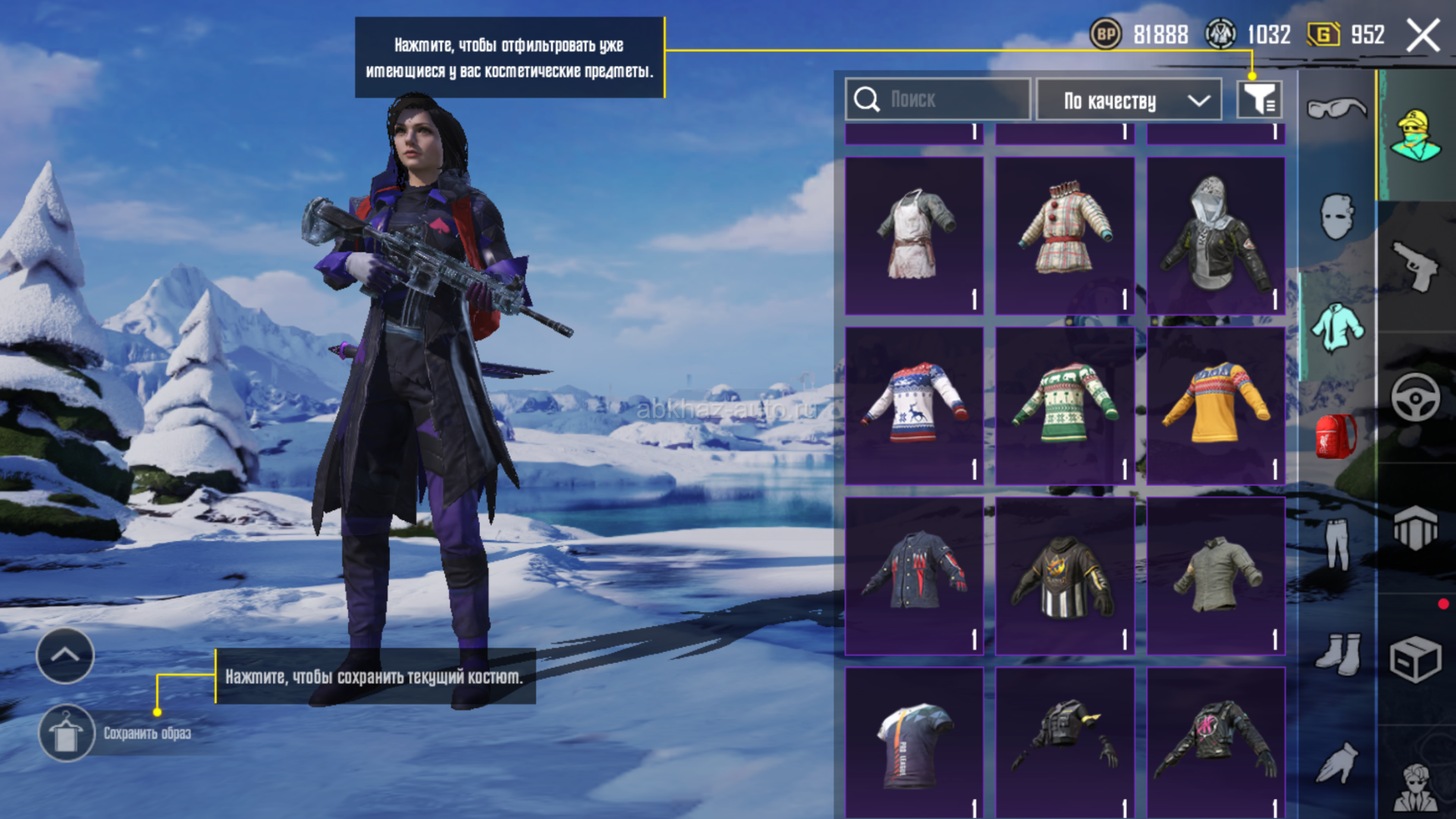Select the white apron shirt item
Image resolution: width=1456 pixels, height=819 pixels.
[x=914, y=236]
